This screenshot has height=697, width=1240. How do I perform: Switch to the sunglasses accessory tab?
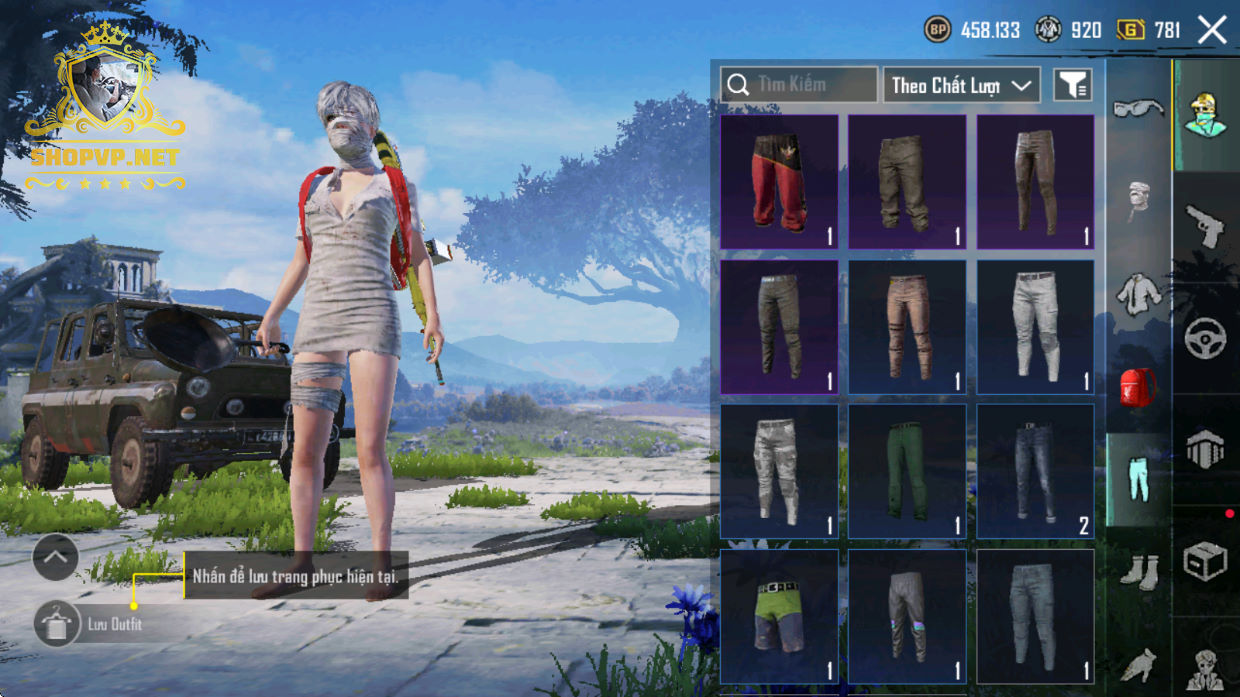(1138, 108)
